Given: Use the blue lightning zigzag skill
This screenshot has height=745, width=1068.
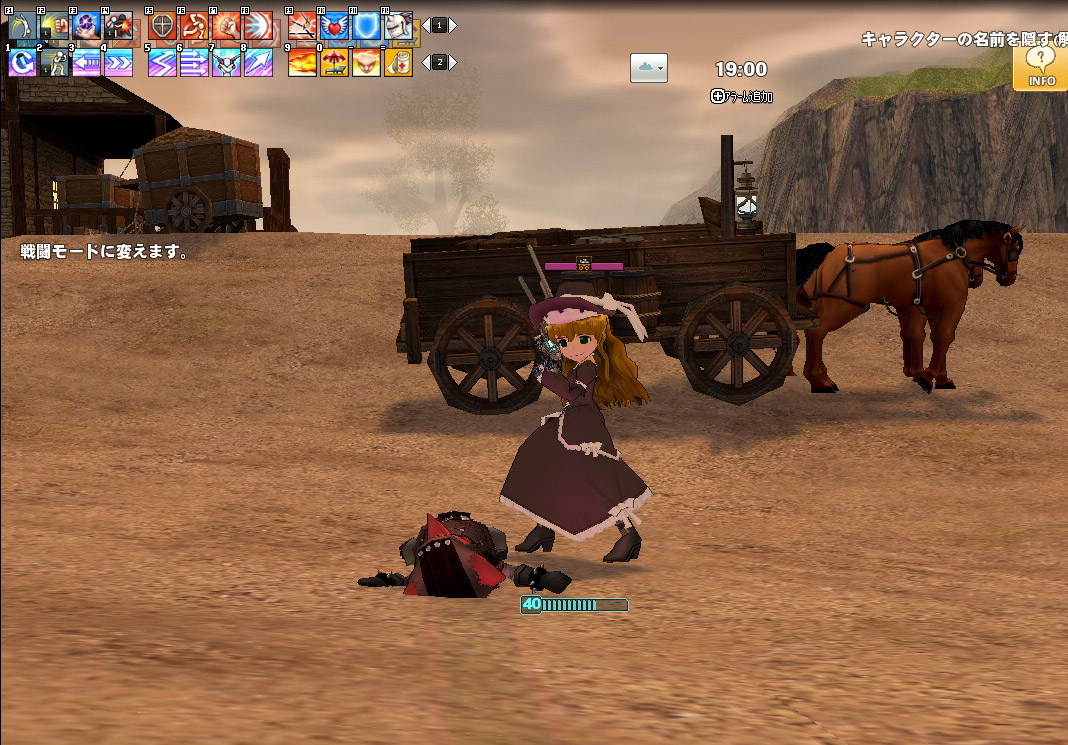Looking at the screenshot, I should point(162,63).
